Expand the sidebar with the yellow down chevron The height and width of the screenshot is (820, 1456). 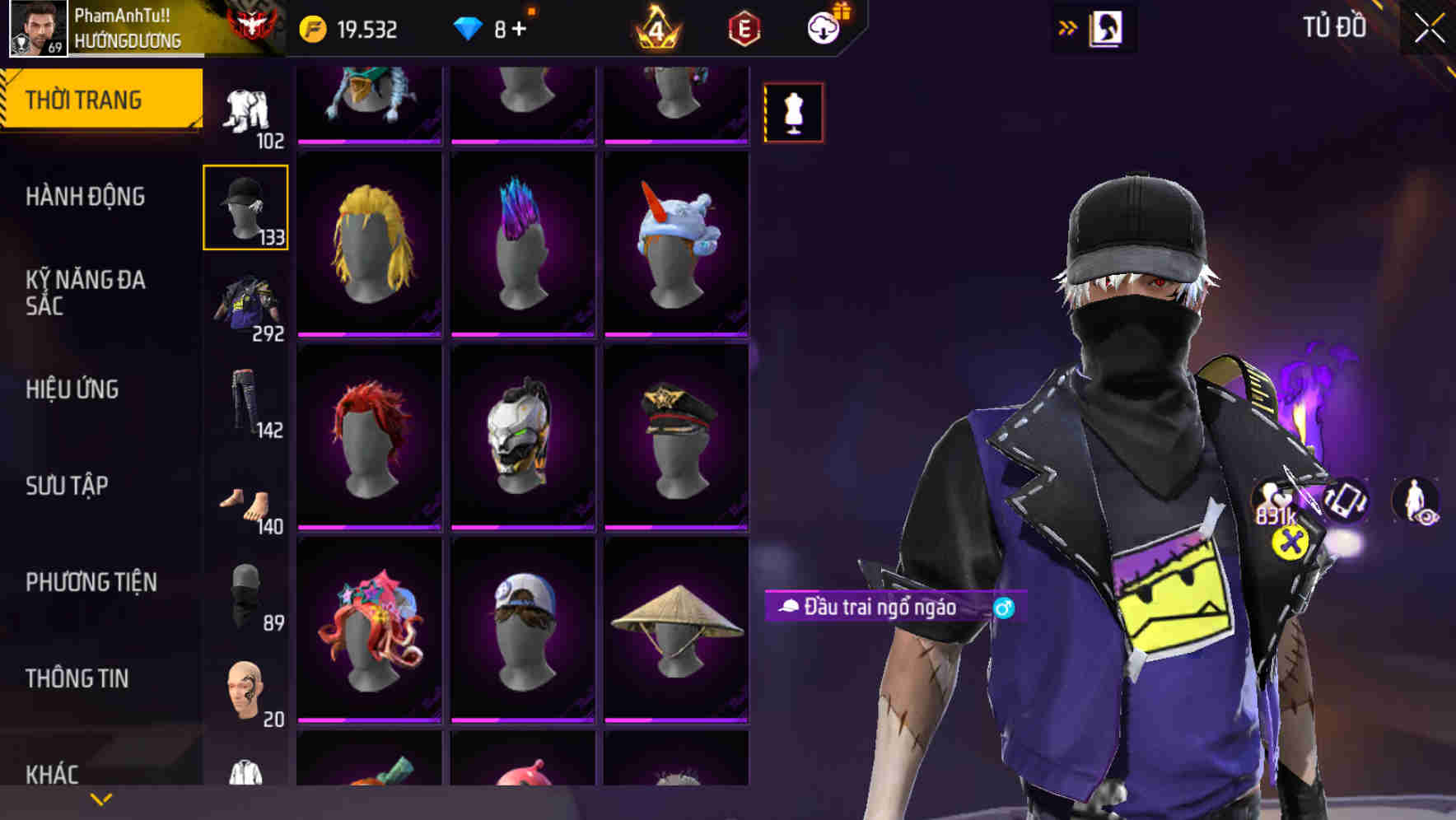coord(99,800)
